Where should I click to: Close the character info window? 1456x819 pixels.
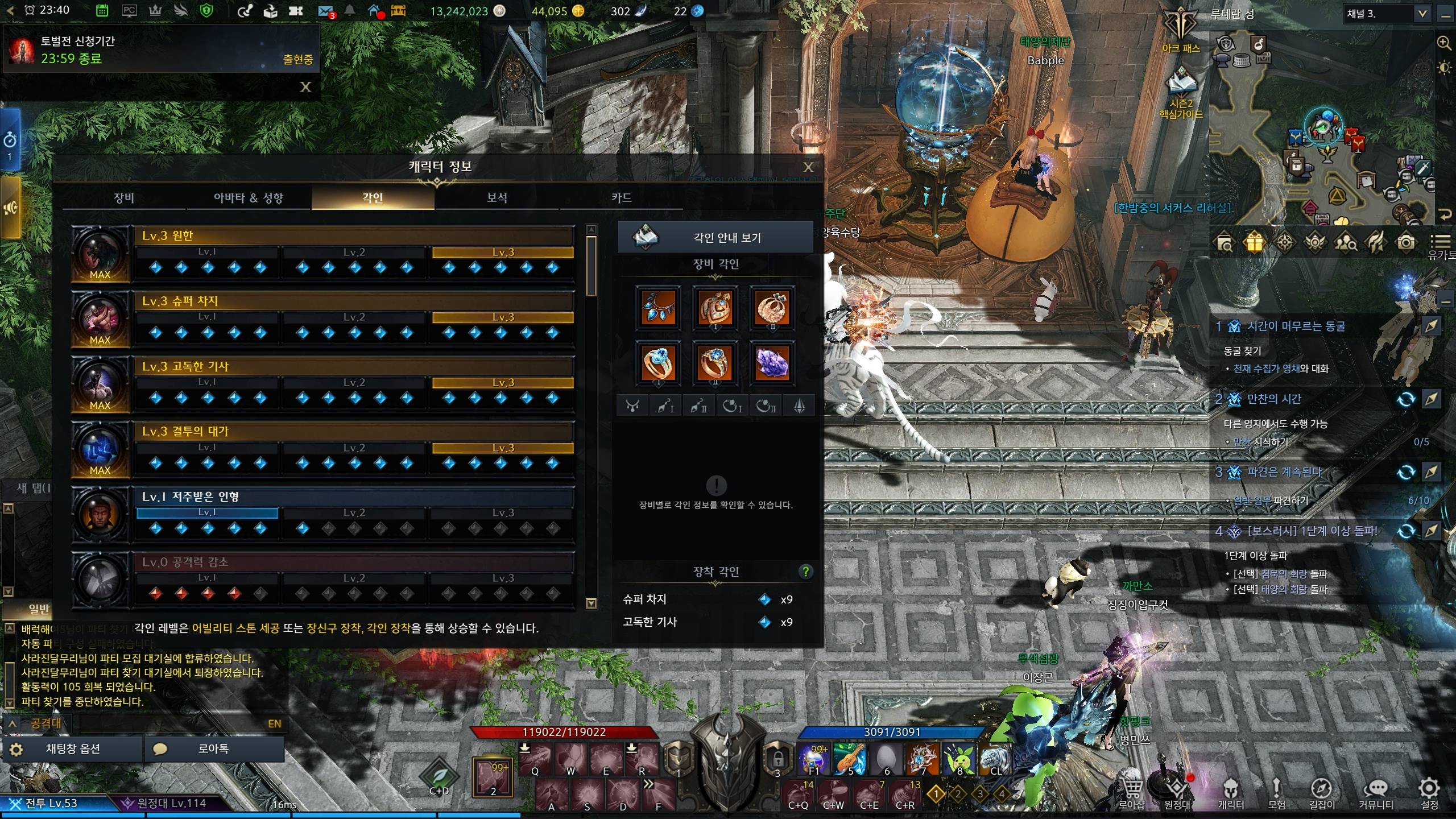pos(808,167)
